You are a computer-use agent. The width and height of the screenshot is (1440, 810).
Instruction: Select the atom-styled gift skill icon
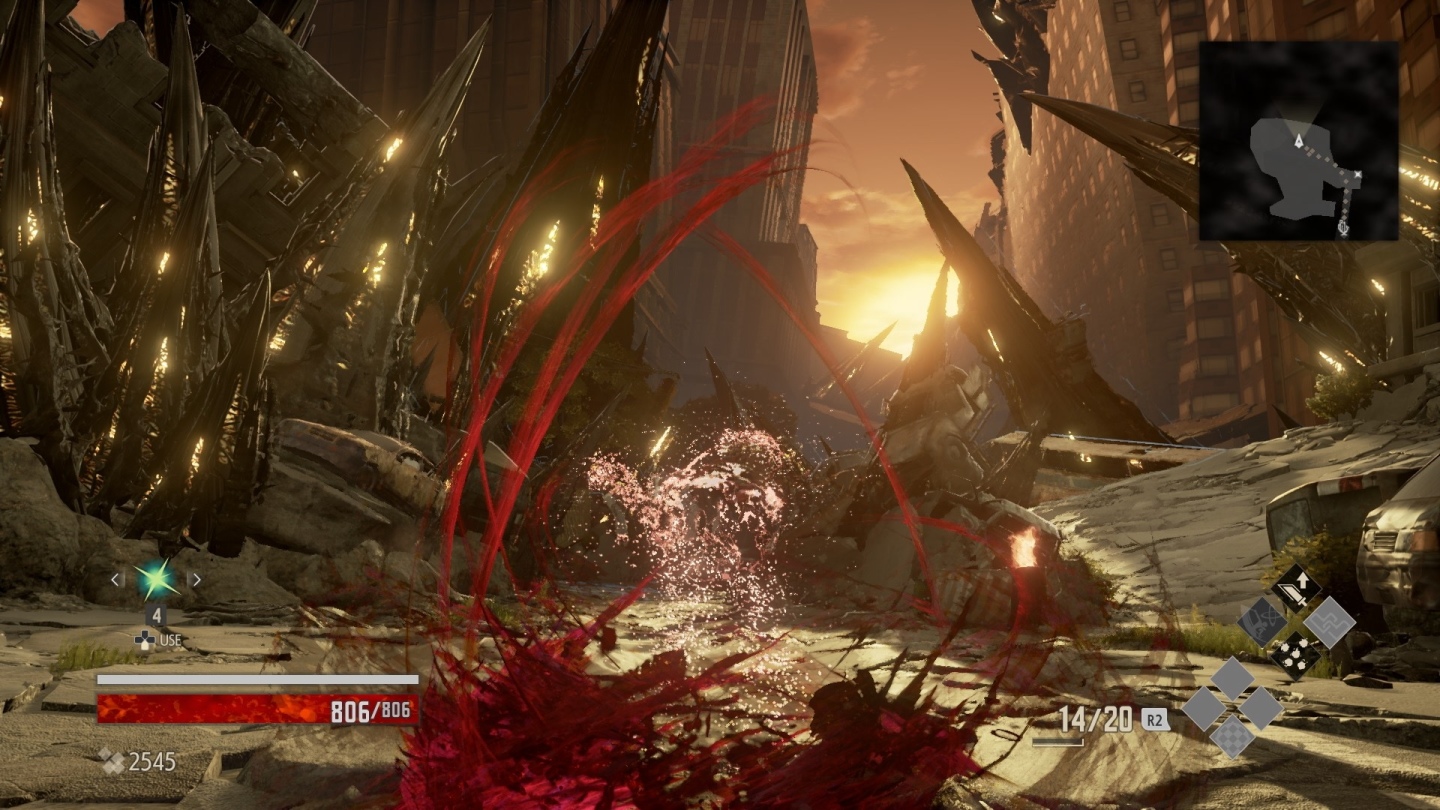[x=1262, y=623]
